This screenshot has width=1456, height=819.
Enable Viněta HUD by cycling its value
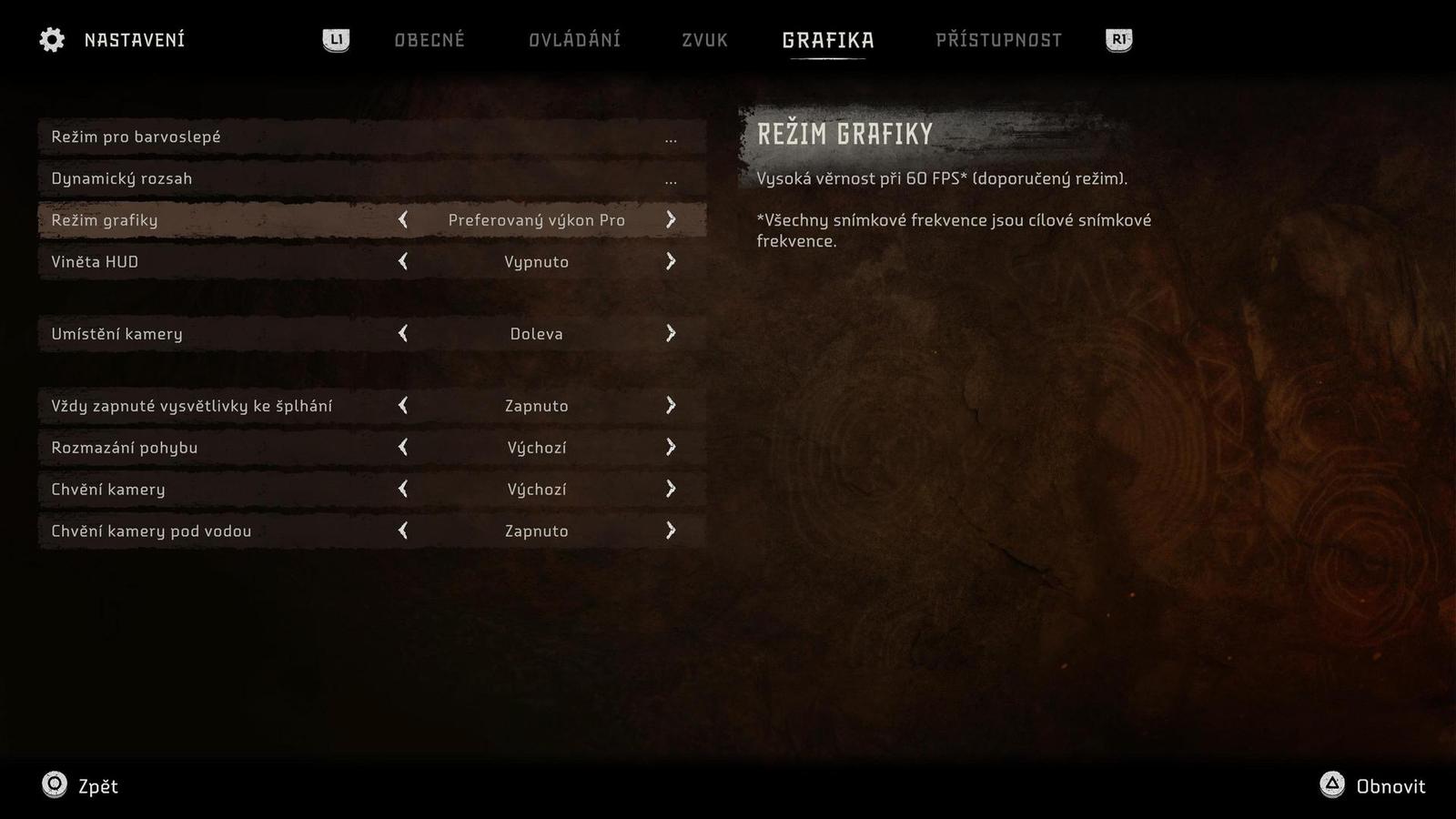pyautogui.click(x=672, y=261)
